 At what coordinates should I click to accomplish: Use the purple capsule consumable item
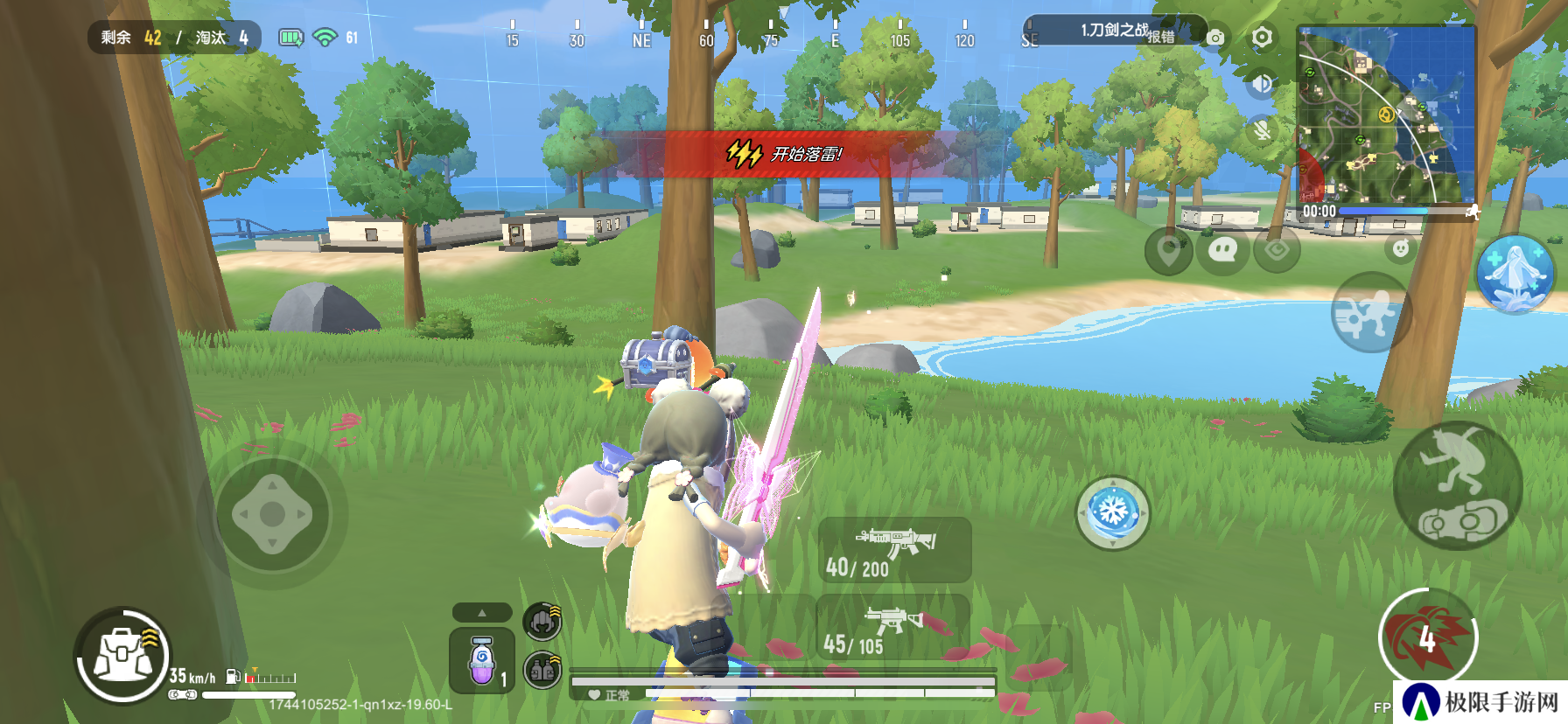tap(481, 662)
